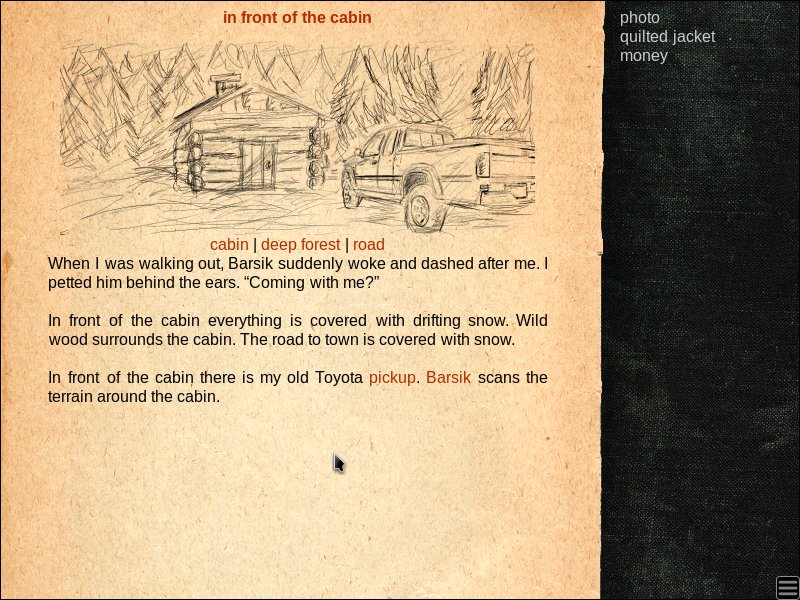Choose the quilted jacket from inventory

pos(667,37)
